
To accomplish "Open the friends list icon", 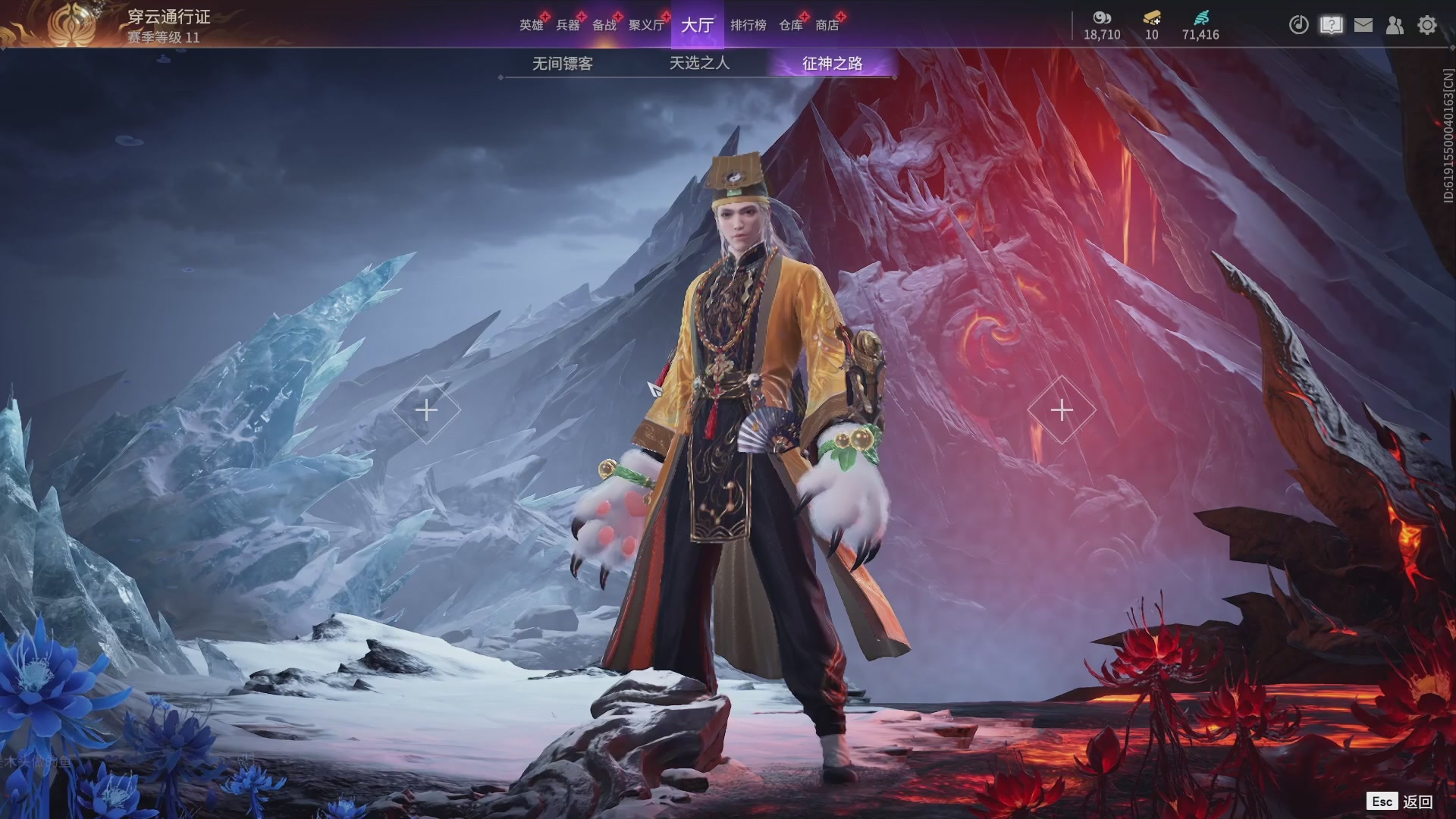I will coord(1395,25).
